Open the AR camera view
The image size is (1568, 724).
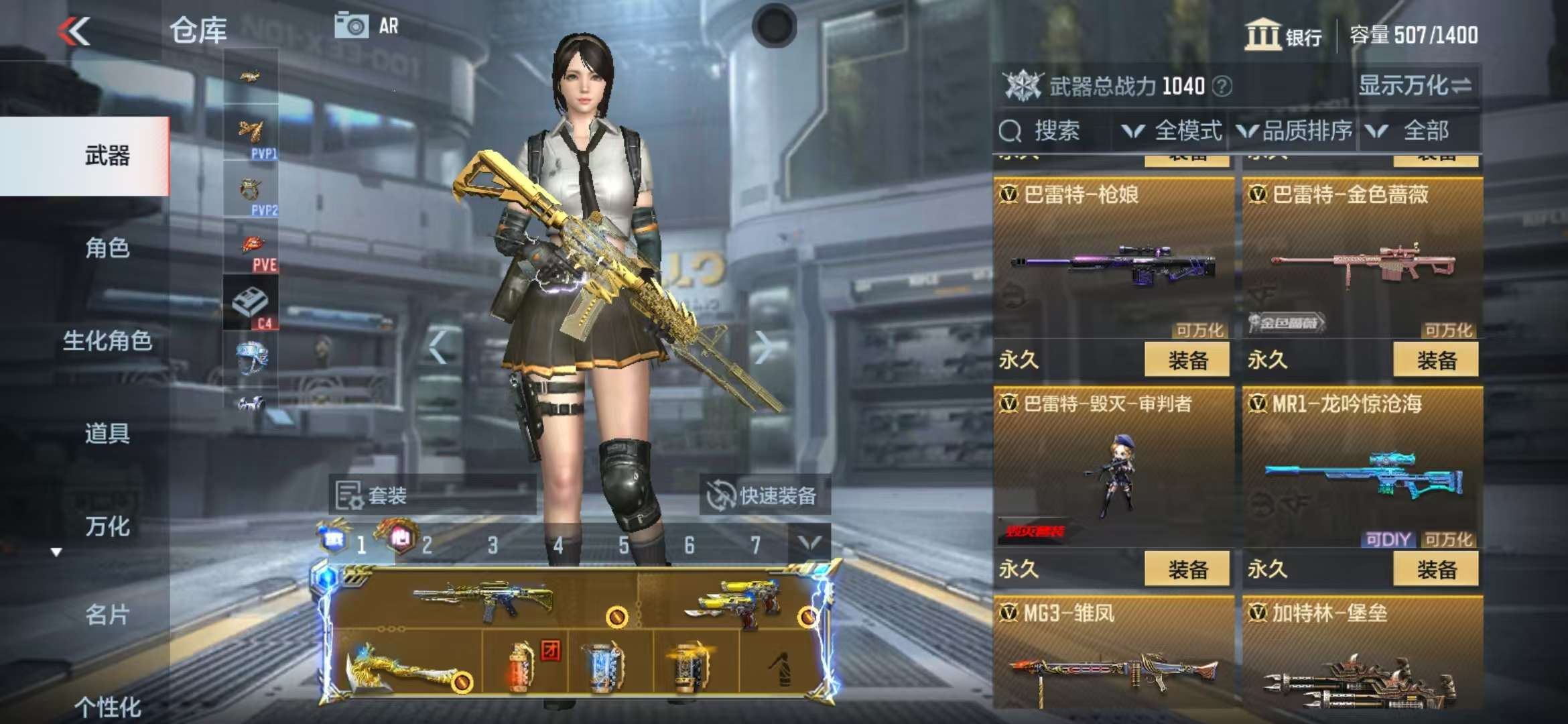(x=367, y=26)
